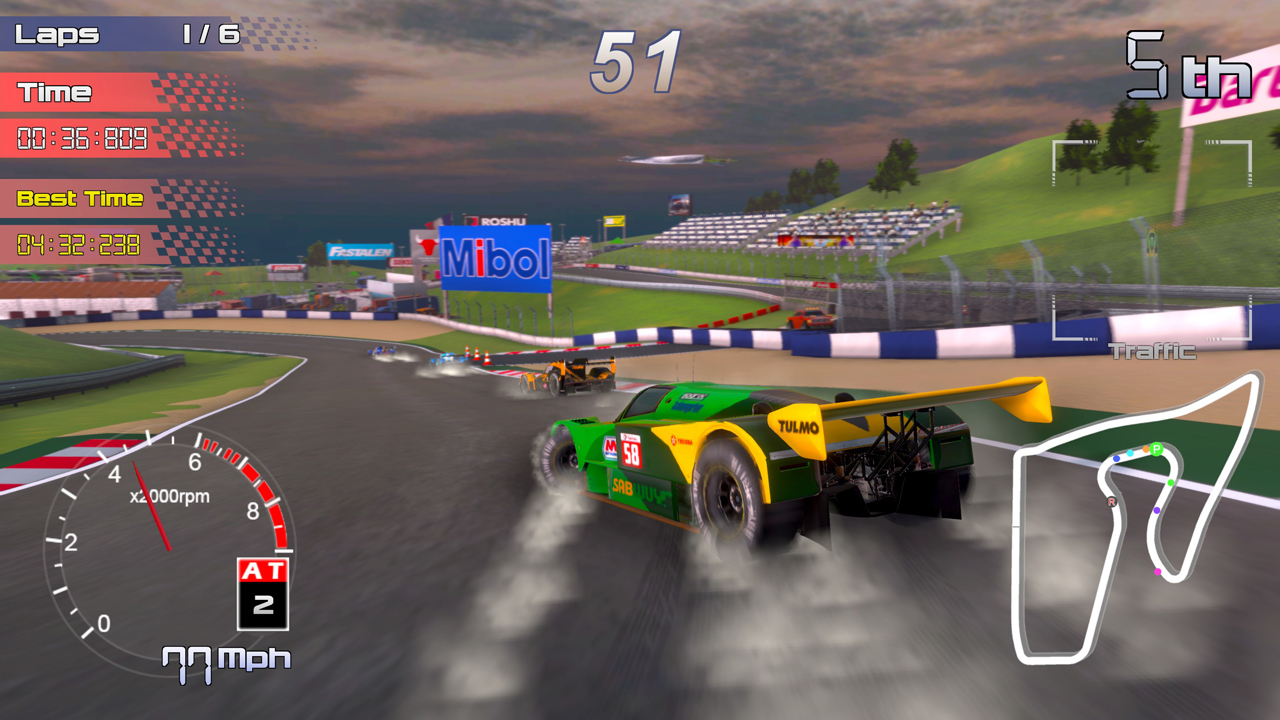Screen dimensions: 1280x720
Task: Click the orange dot near the P marker
Action: click(1146, 448)
